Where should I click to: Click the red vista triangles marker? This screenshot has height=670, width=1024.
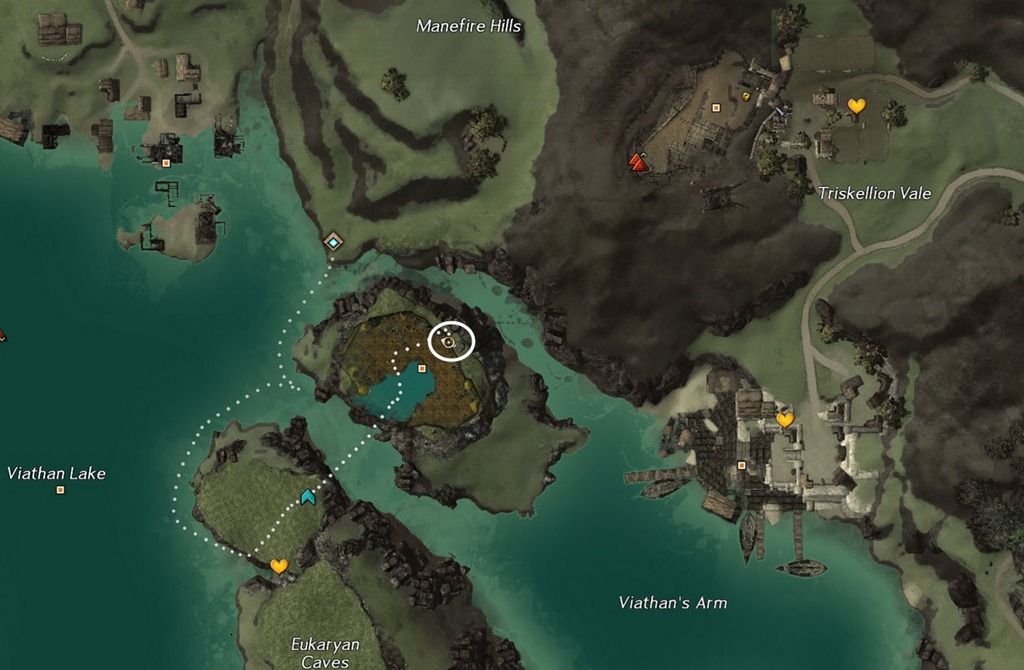pos(638,161)
